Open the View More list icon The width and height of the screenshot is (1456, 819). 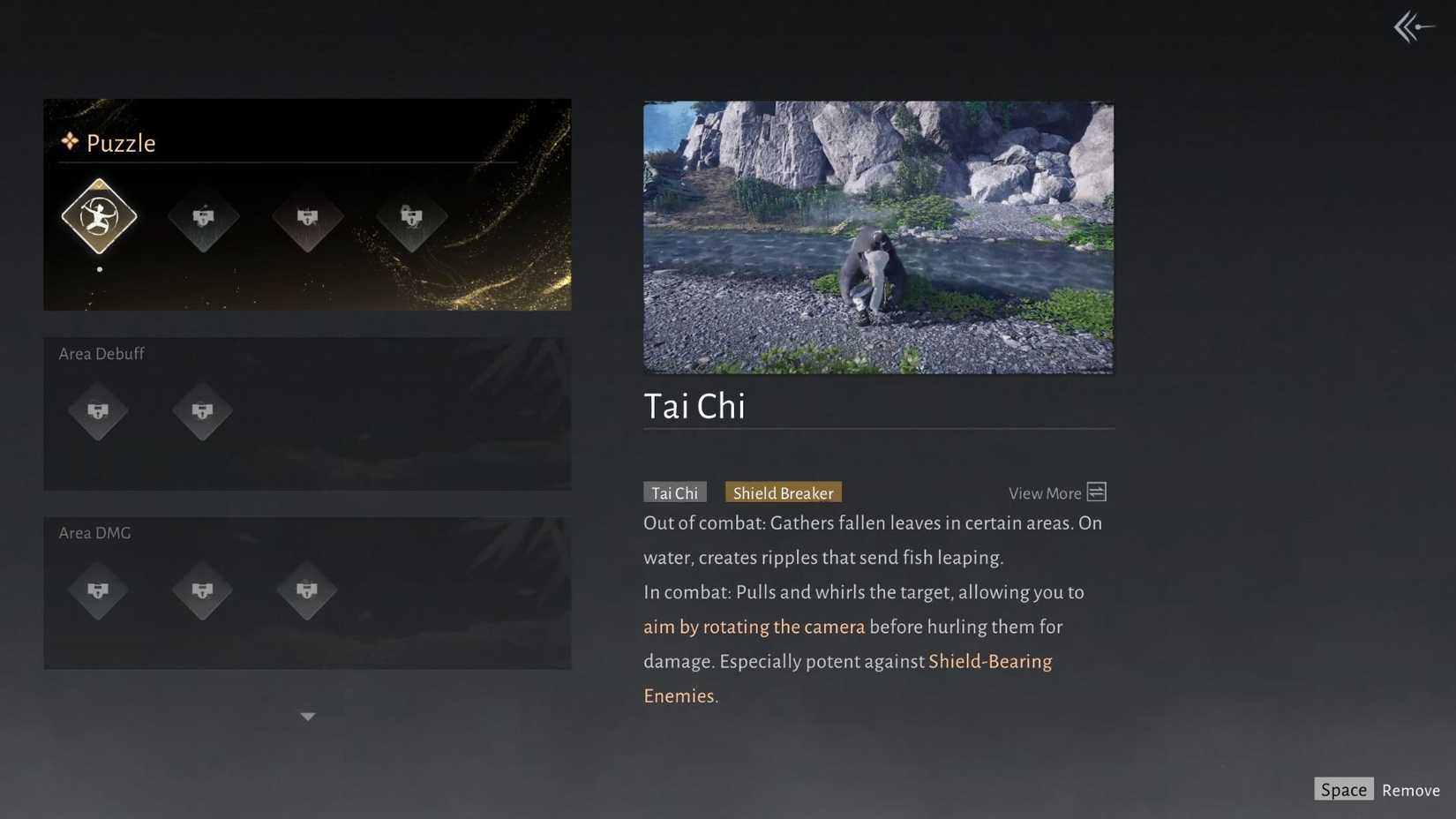coord(1096,492)
